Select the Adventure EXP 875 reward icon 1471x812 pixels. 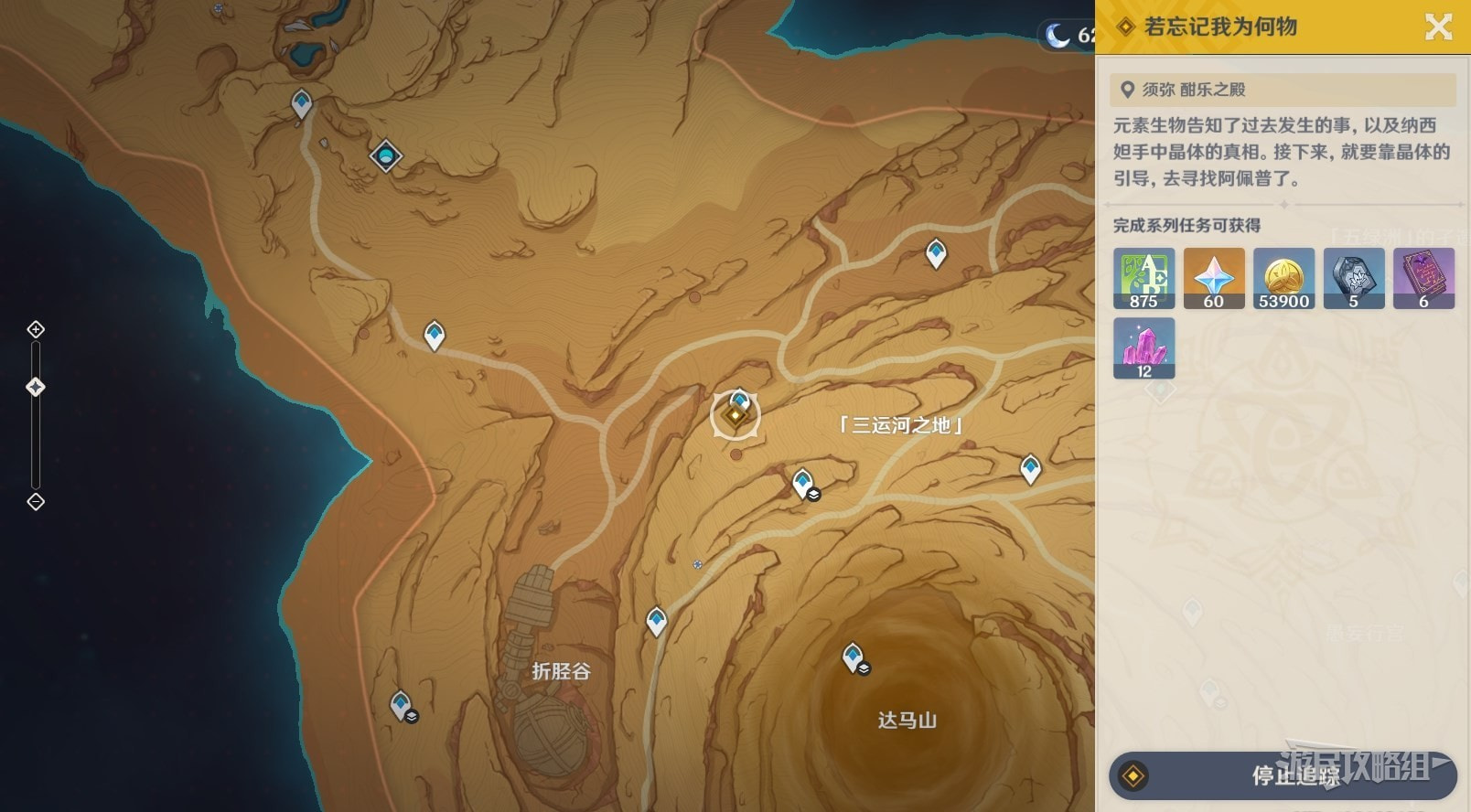click(x=1144, y=278)
